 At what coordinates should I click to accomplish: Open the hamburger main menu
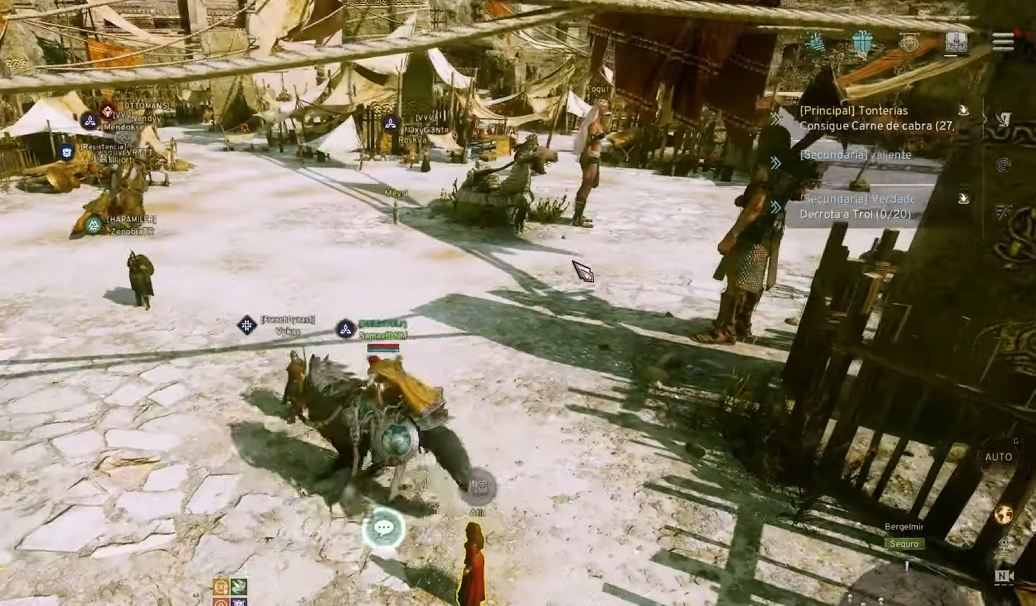click(1003, 41)
